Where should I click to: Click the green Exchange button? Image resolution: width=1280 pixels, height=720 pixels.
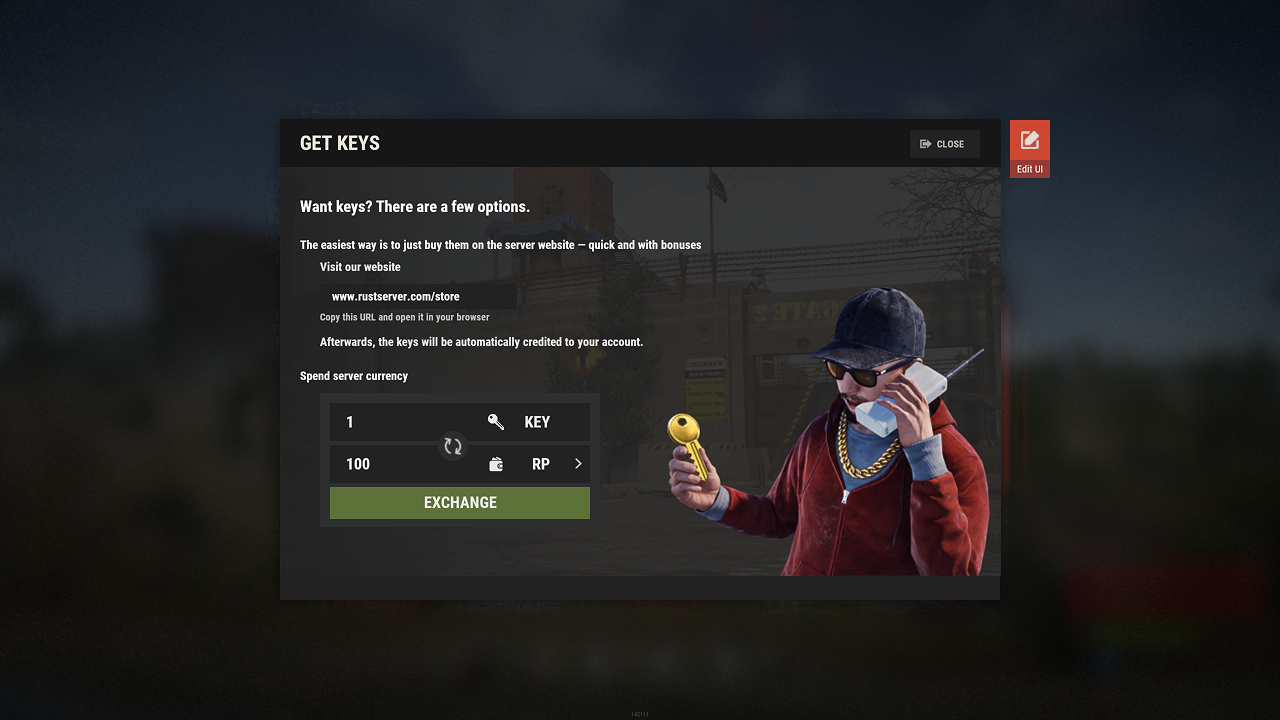(x=460, y=503)
